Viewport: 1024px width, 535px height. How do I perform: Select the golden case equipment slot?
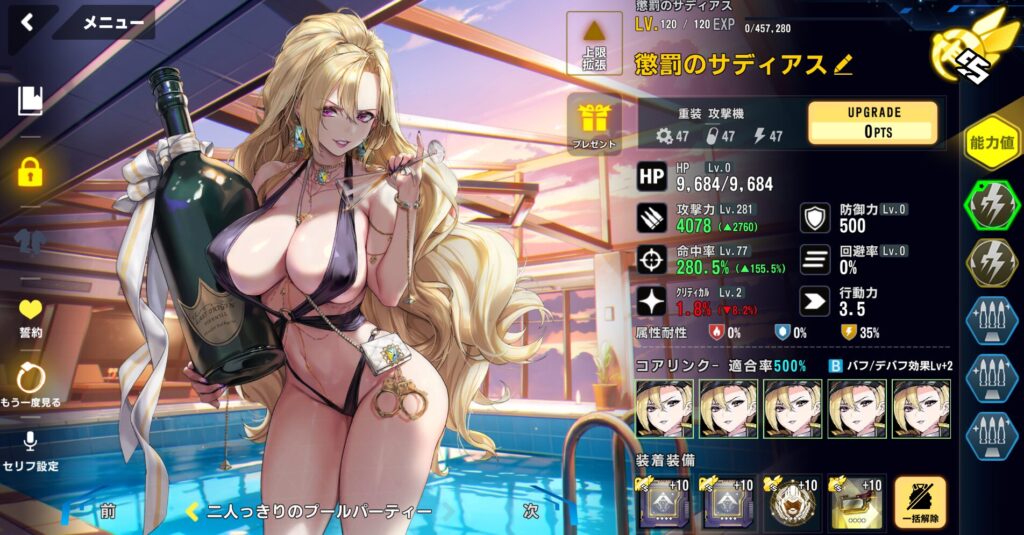pos(856,502)
